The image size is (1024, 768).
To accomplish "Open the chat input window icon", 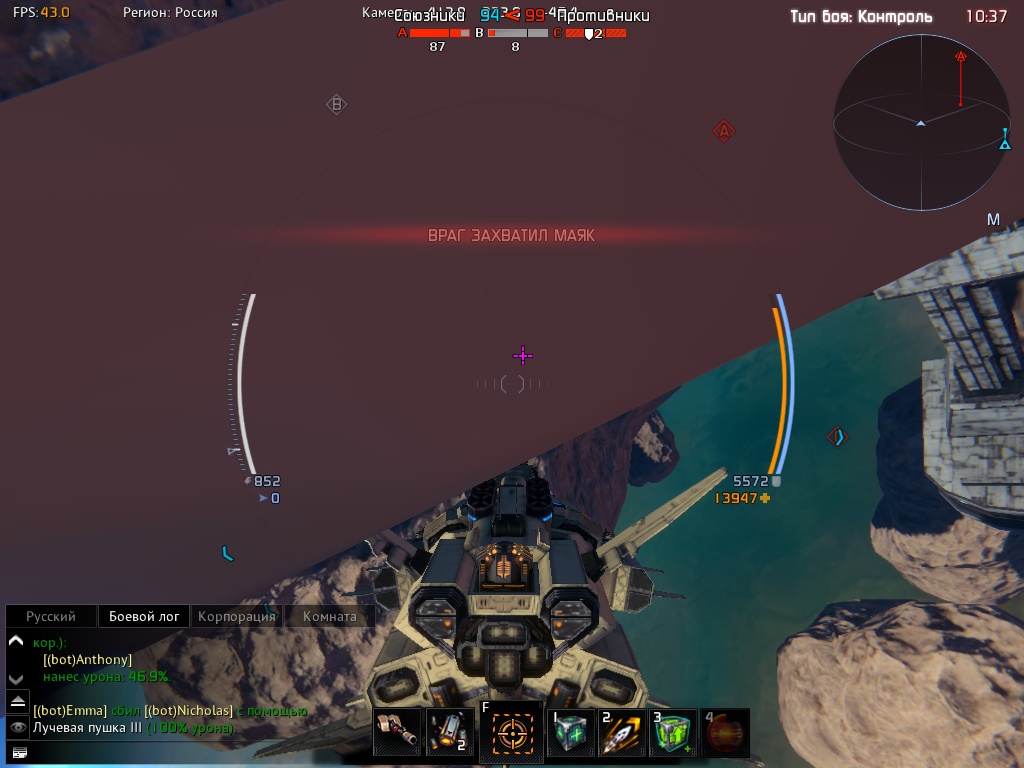I will pyautogui.click(x=18, y=752).
